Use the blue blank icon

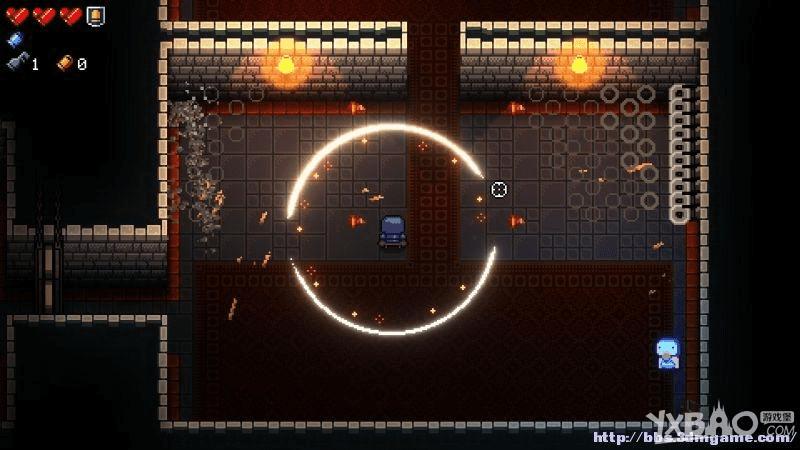click(13, 40)
